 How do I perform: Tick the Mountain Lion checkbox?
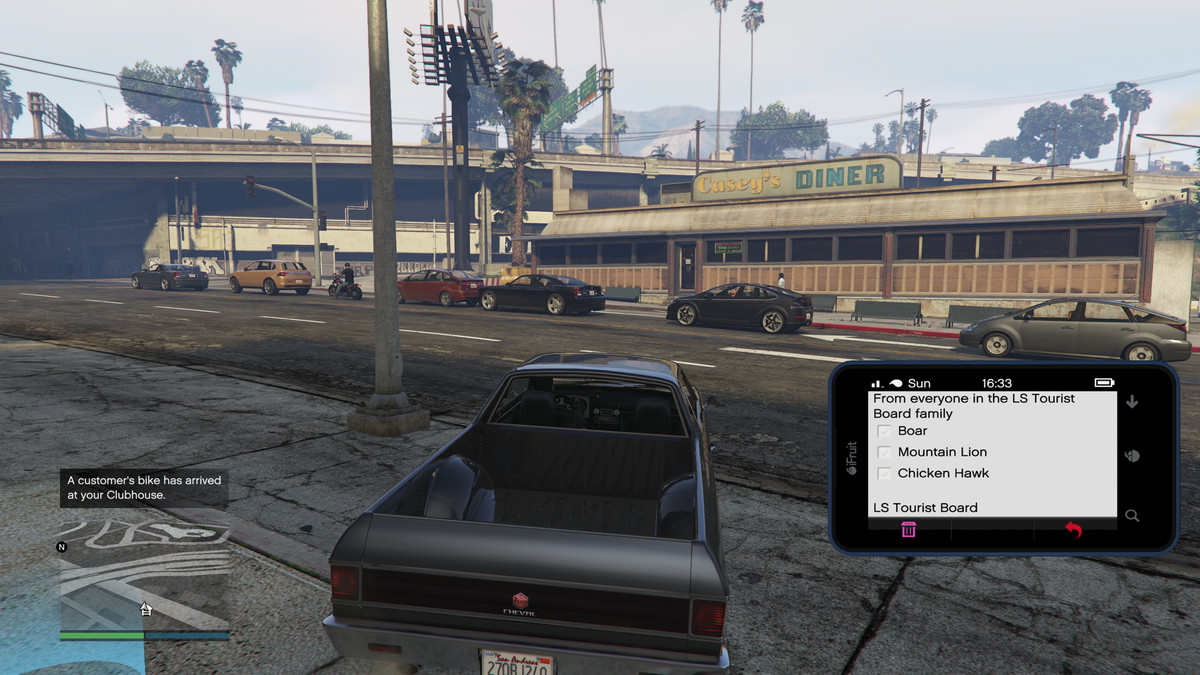[884, 452]
